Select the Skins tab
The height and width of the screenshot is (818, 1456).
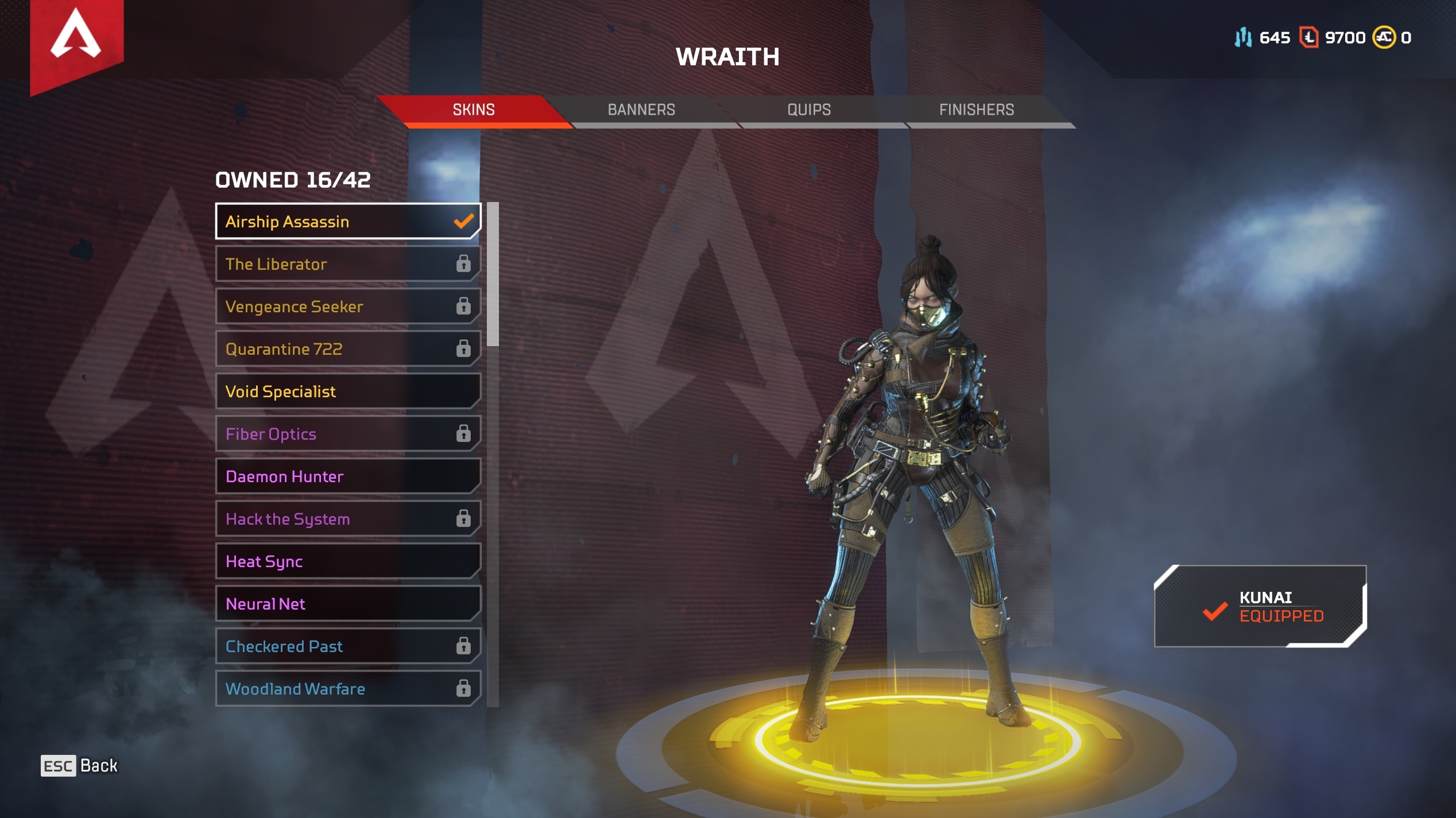tap(474, 110)
